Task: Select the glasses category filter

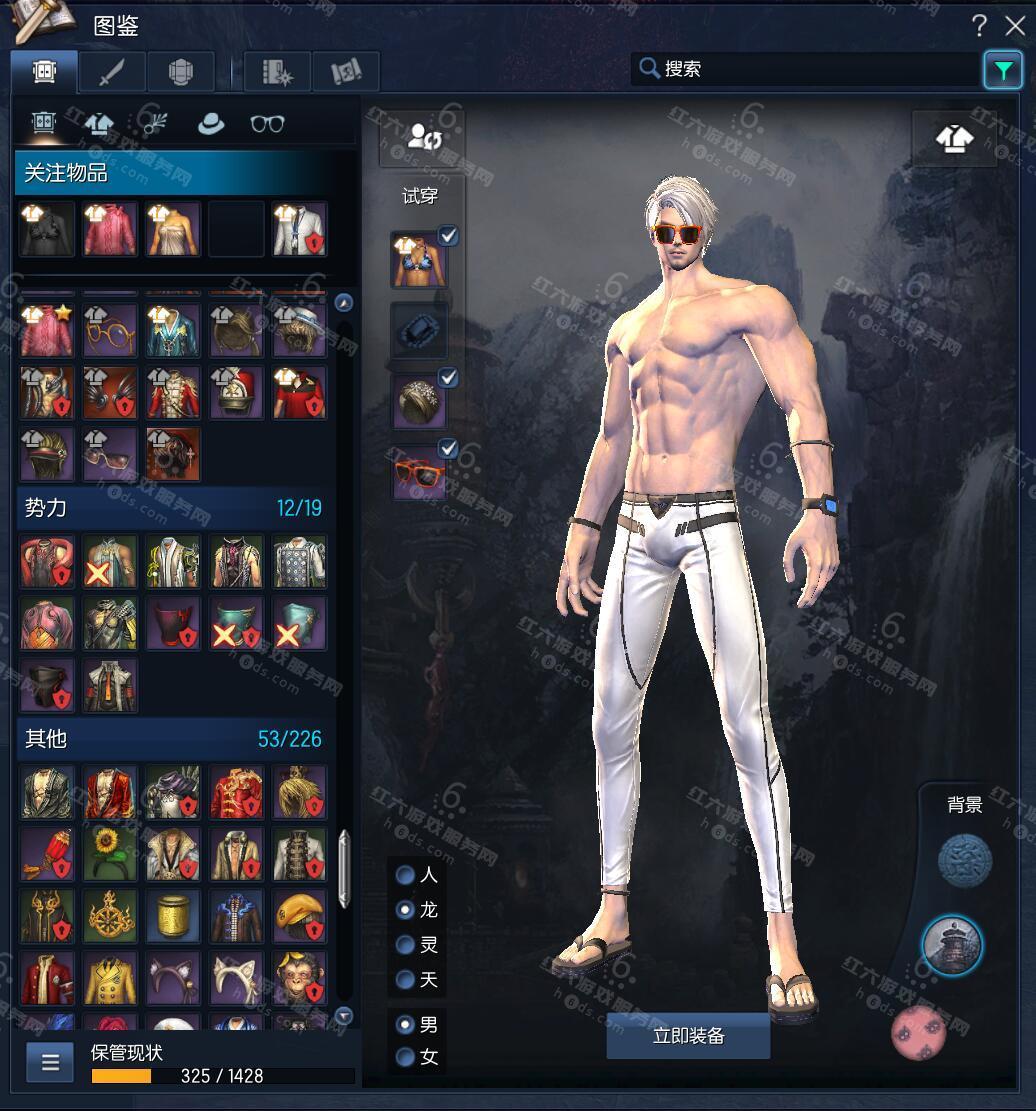Action: [267, 124]
